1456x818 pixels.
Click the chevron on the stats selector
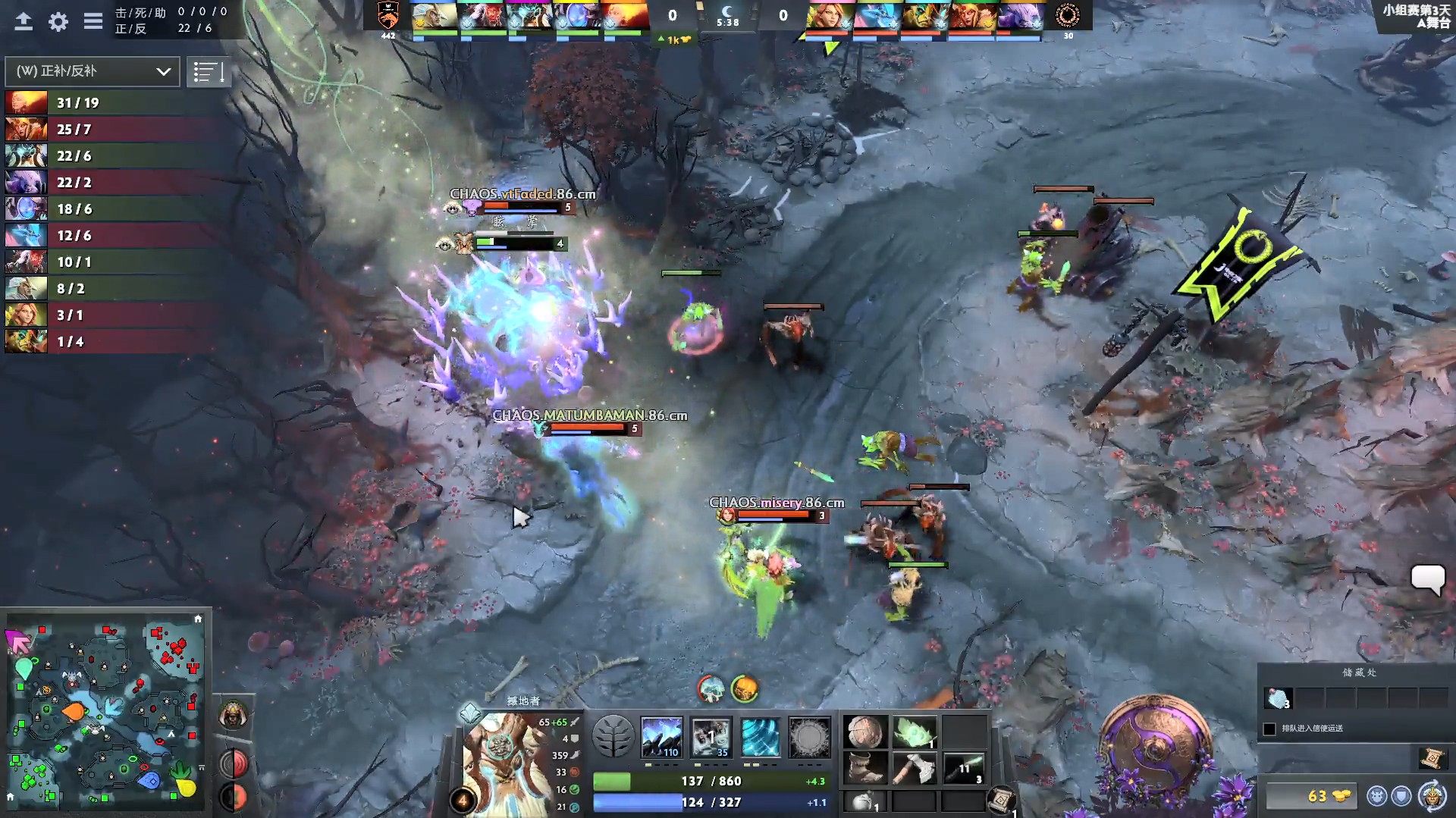click(x=162, y=72)
